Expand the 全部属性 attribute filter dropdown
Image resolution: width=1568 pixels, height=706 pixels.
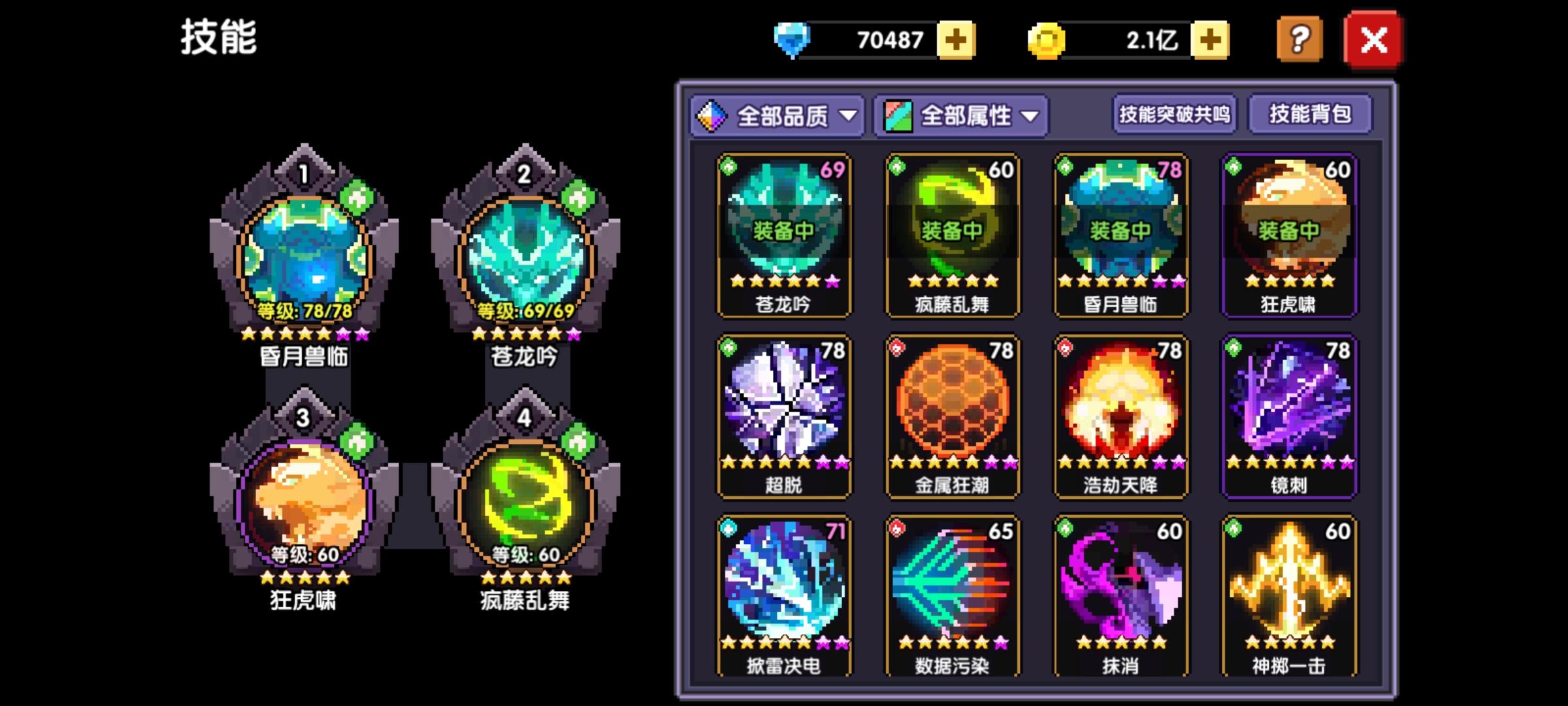[x=960, y=116]
